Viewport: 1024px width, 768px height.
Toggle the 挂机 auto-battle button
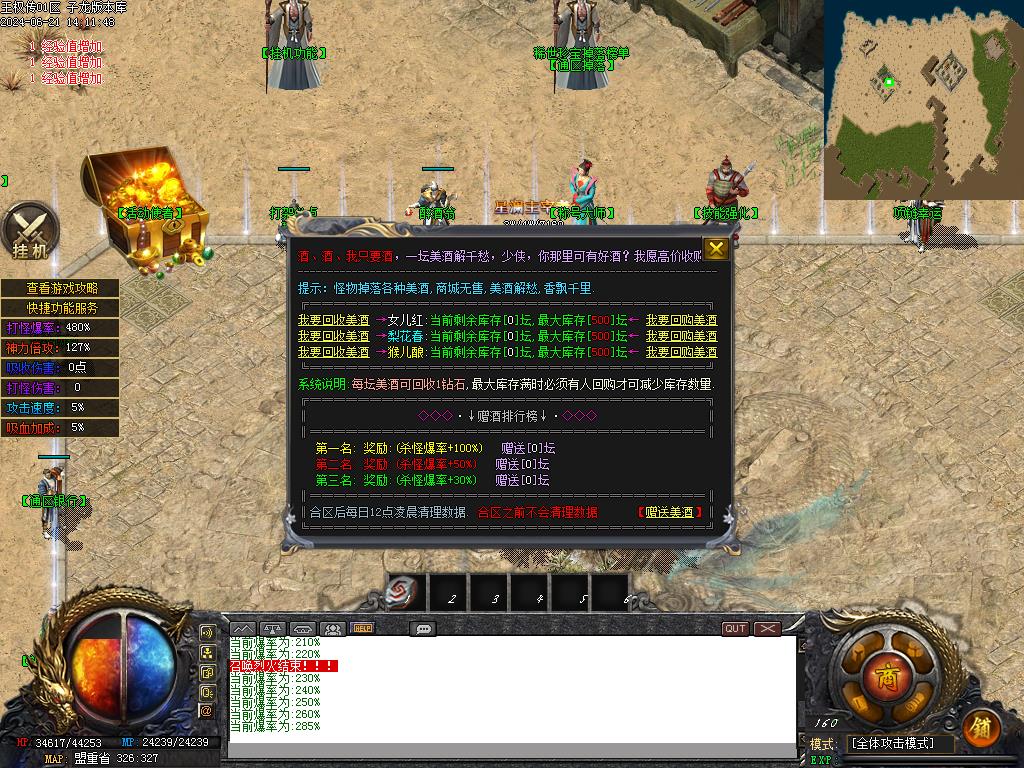tap(29, 231)
